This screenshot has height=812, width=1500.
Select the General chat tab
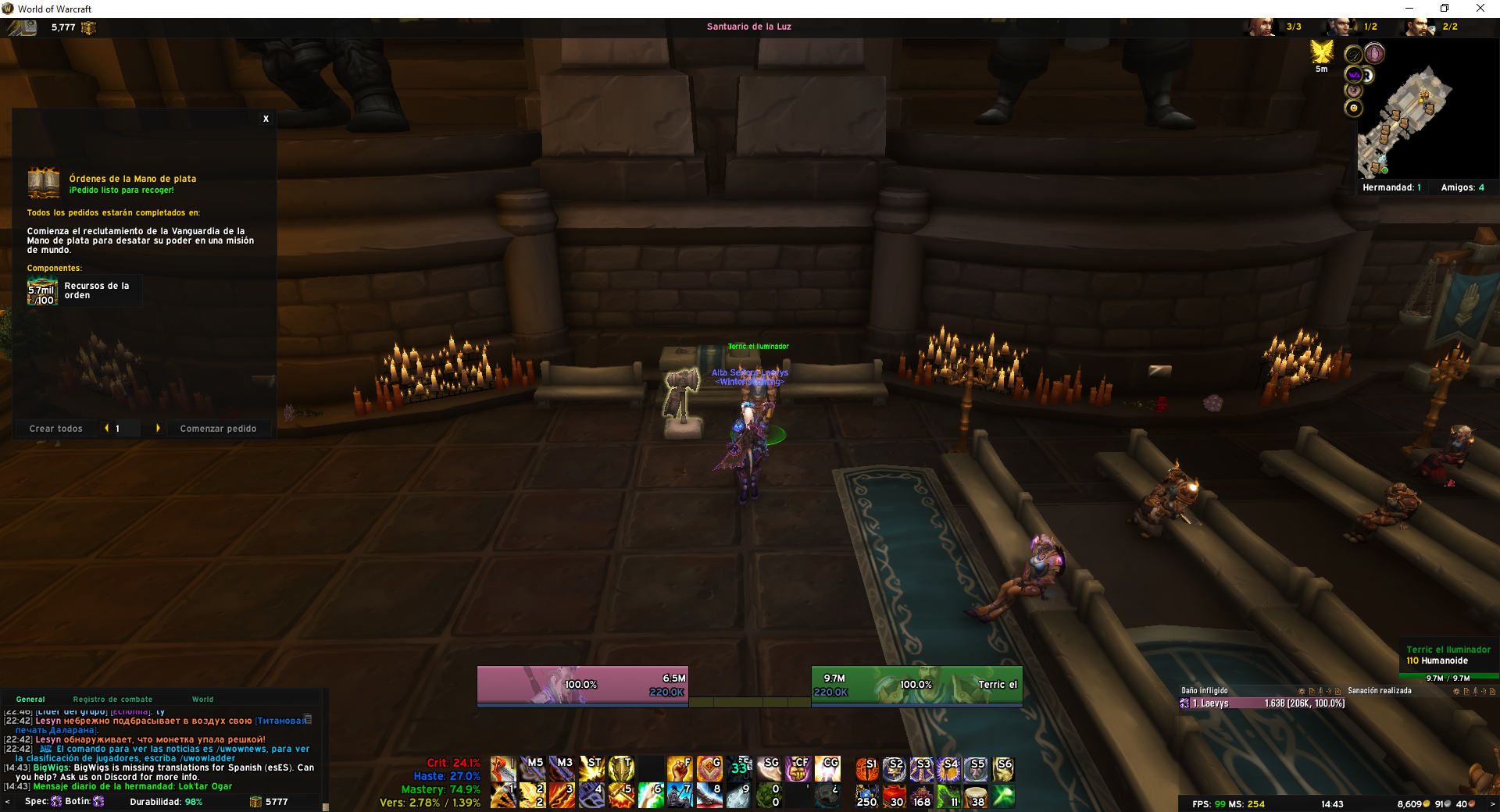[x=30, y=700]
